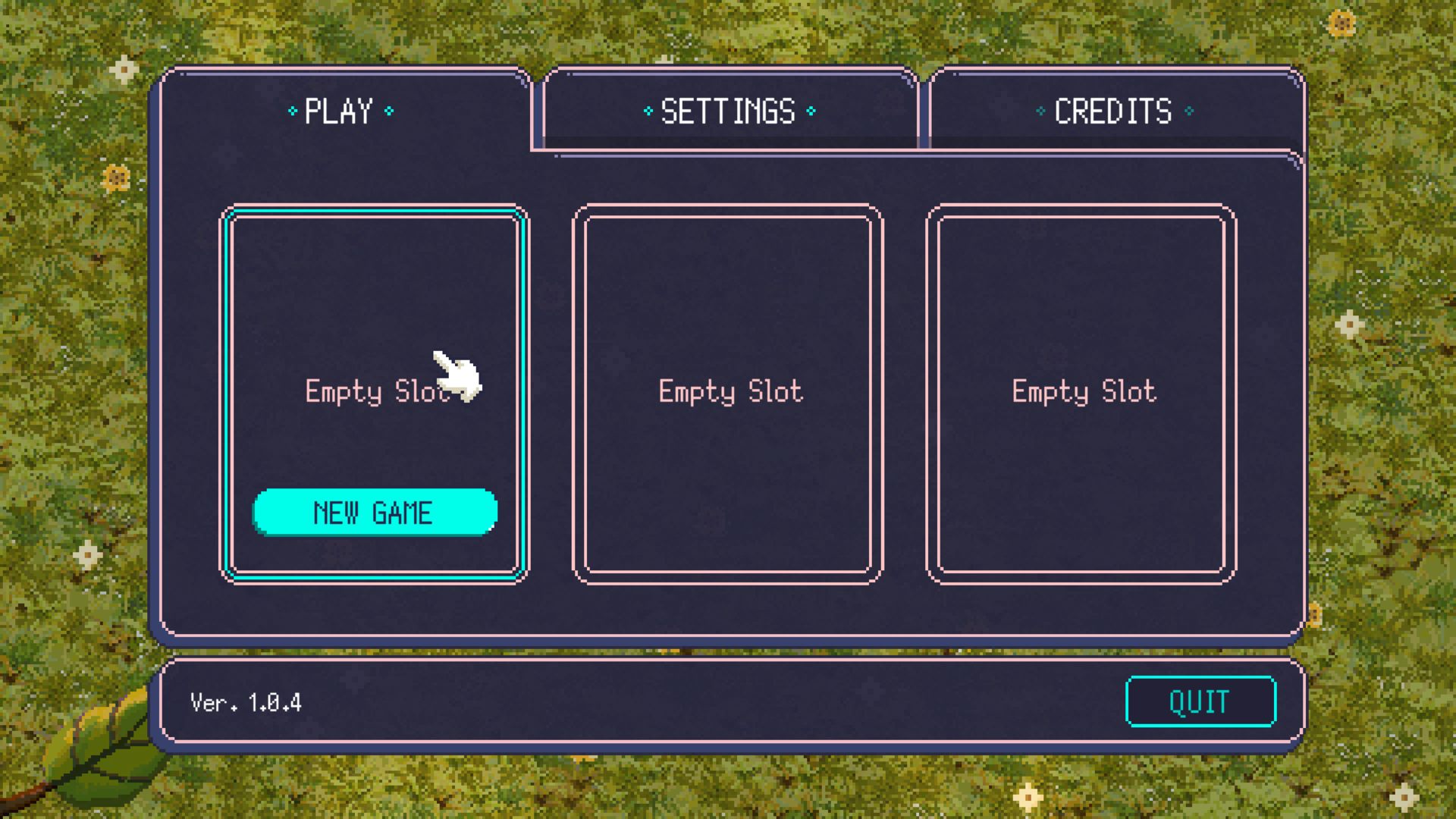Quit the game
1456x819 pixels.
[1200, 701]
